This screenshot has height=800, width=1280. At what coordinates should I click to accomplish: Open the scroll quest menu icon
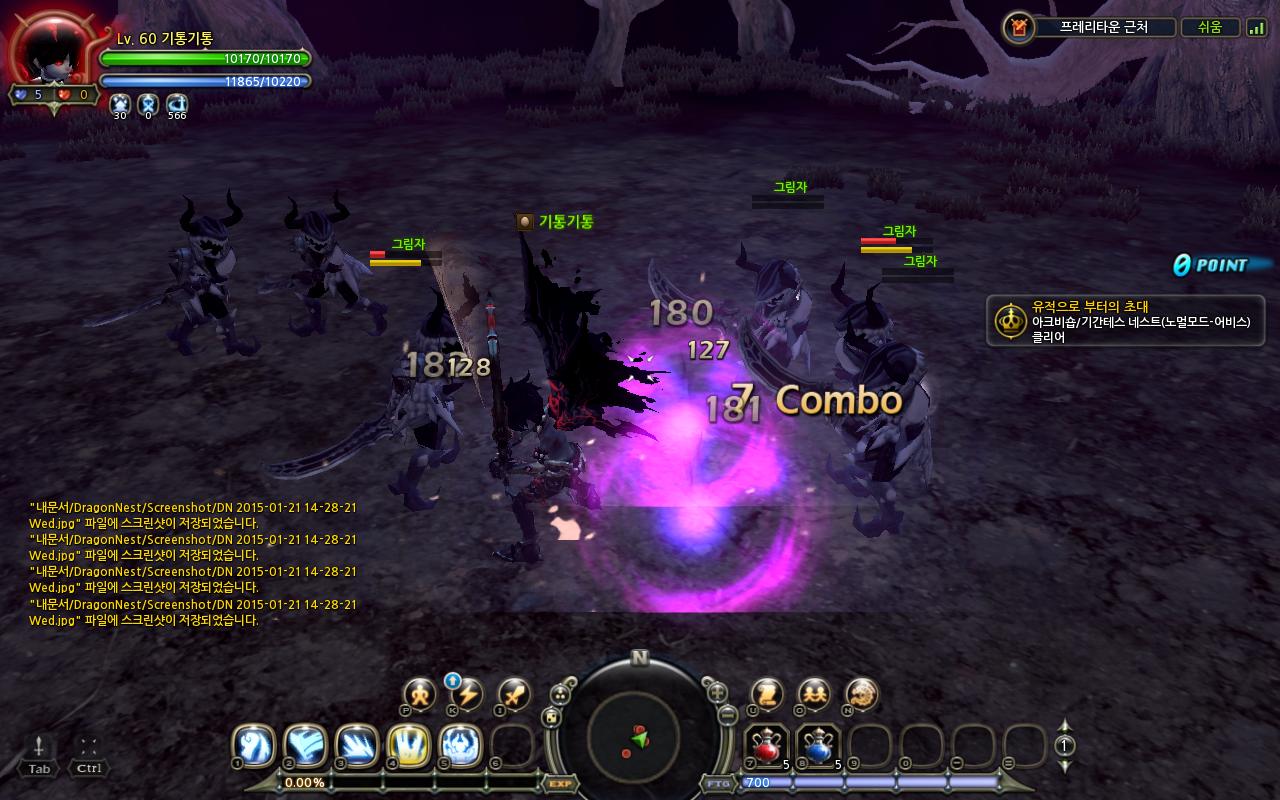pos(767,694)
